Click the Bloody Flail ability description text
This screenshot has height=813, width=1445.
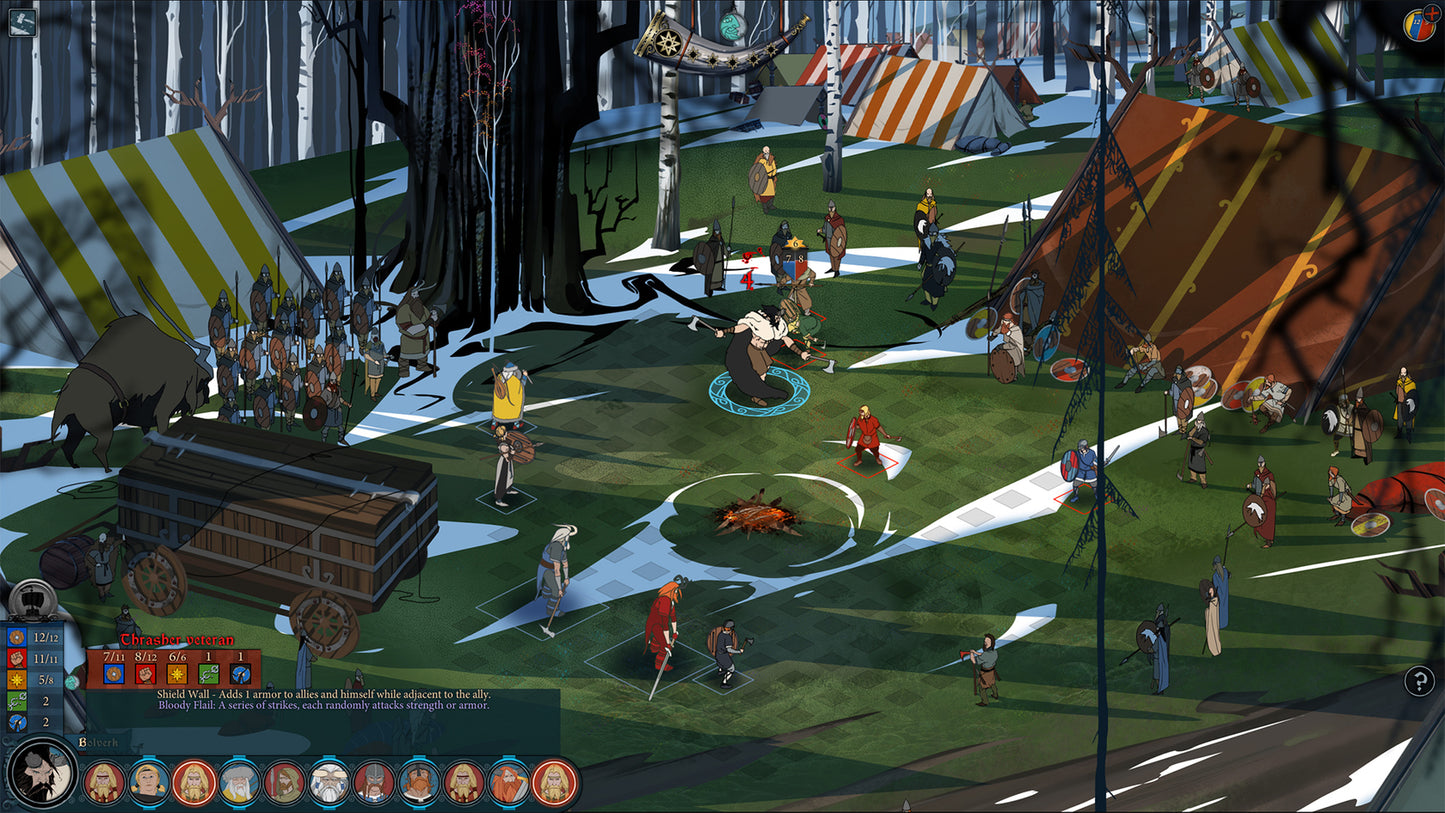tap(324, 706)
